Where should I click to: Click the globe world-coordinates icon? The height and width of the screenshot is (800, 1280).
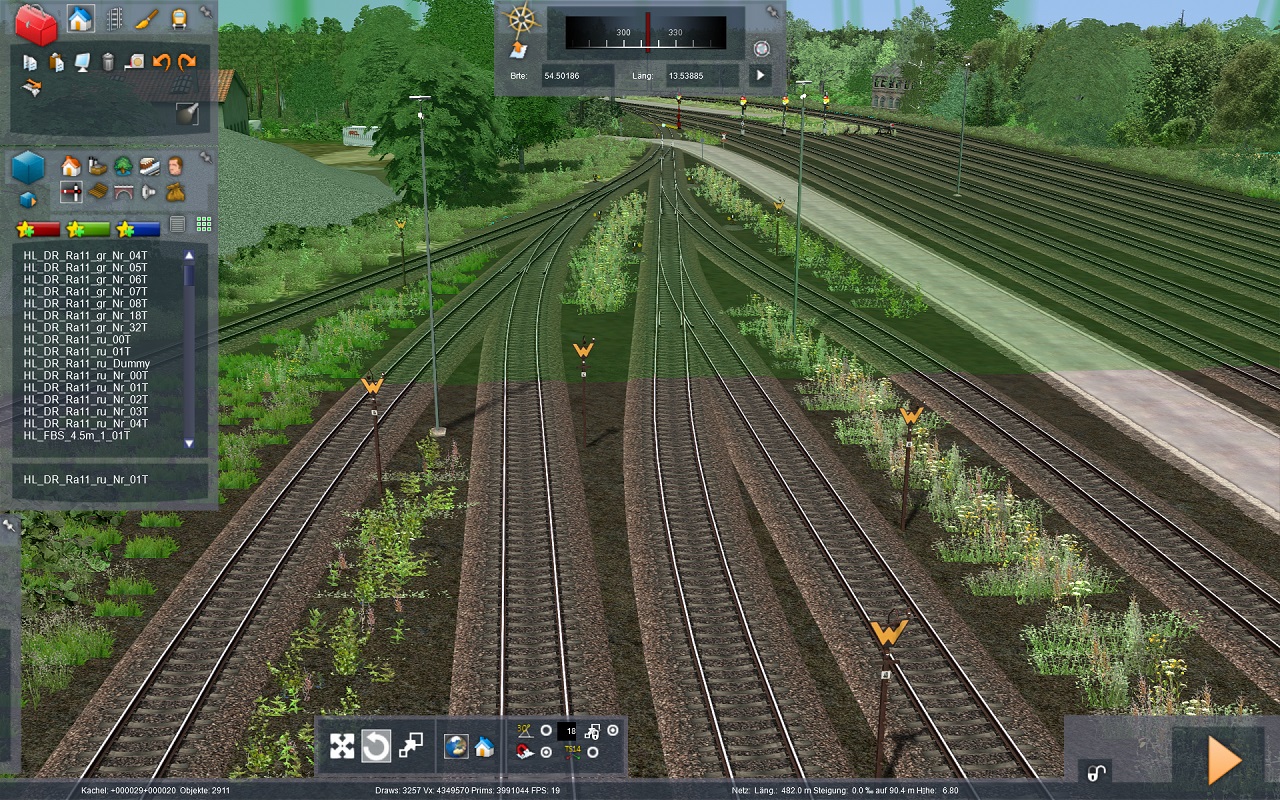pyautogui.click(x=456, y=746)
